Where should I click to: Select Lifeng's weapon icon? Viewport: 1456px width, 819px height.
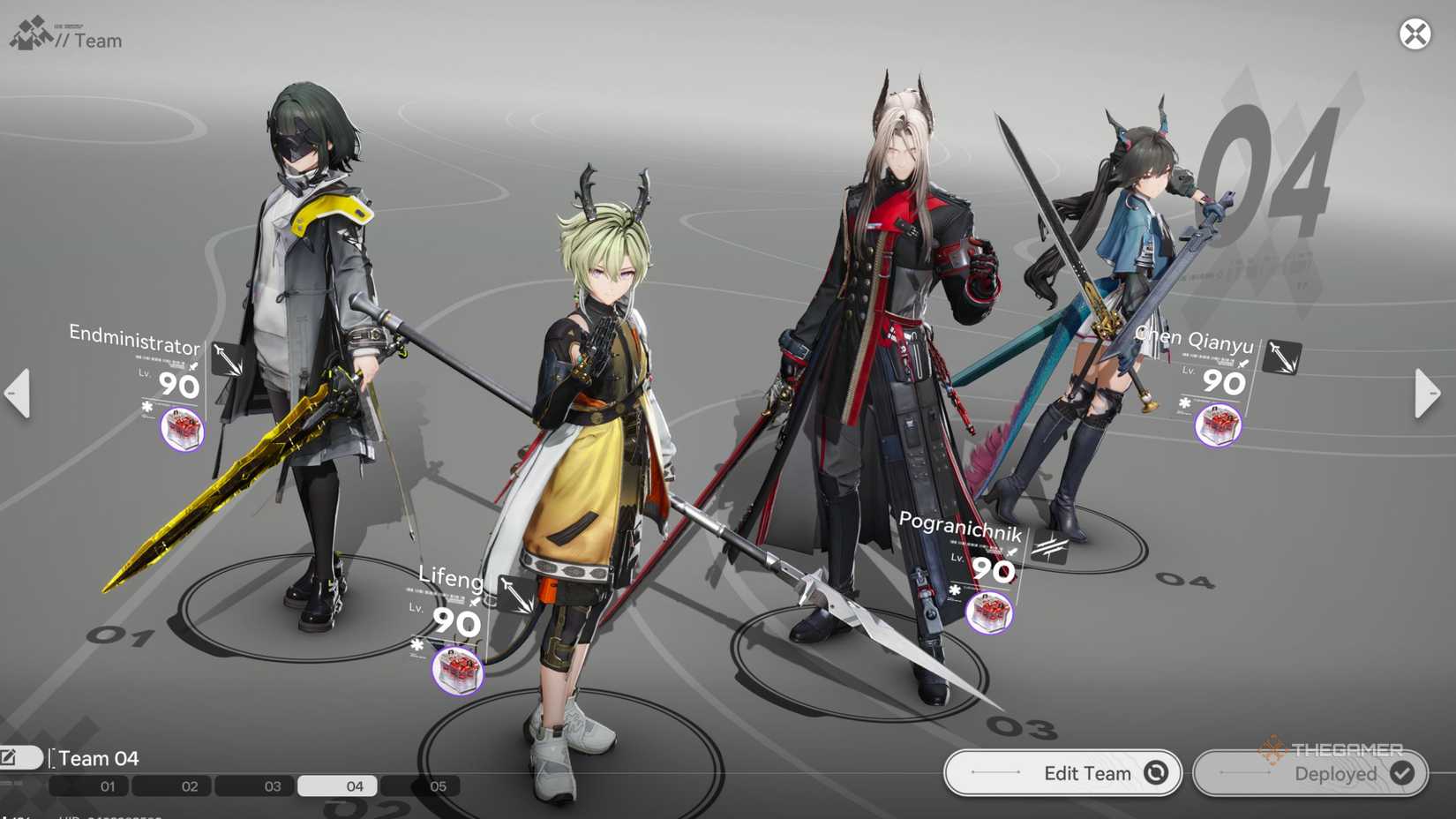[518, 593]
